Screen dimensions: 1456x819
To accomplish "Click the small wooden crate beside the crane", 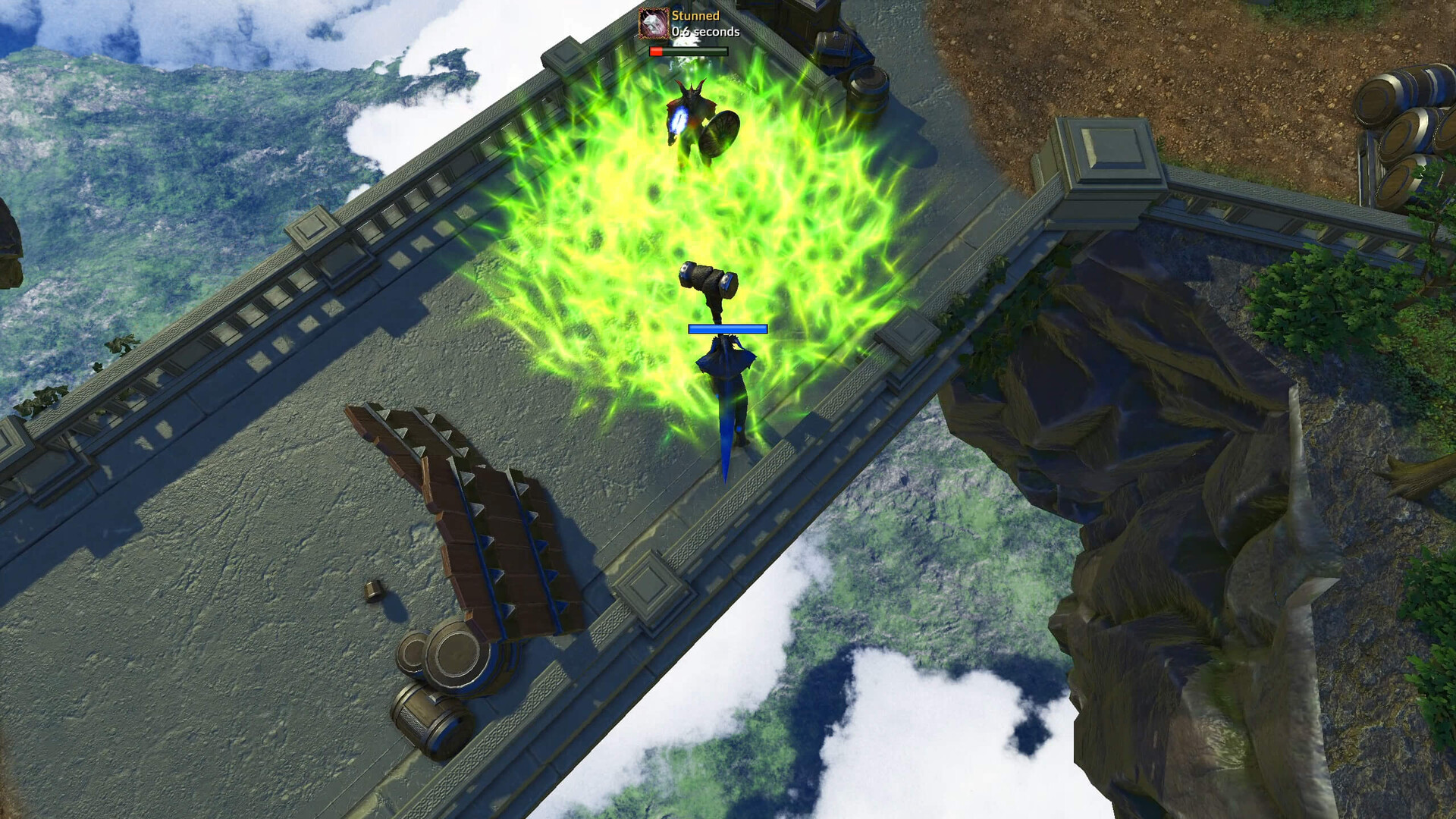I will point(374,591).
